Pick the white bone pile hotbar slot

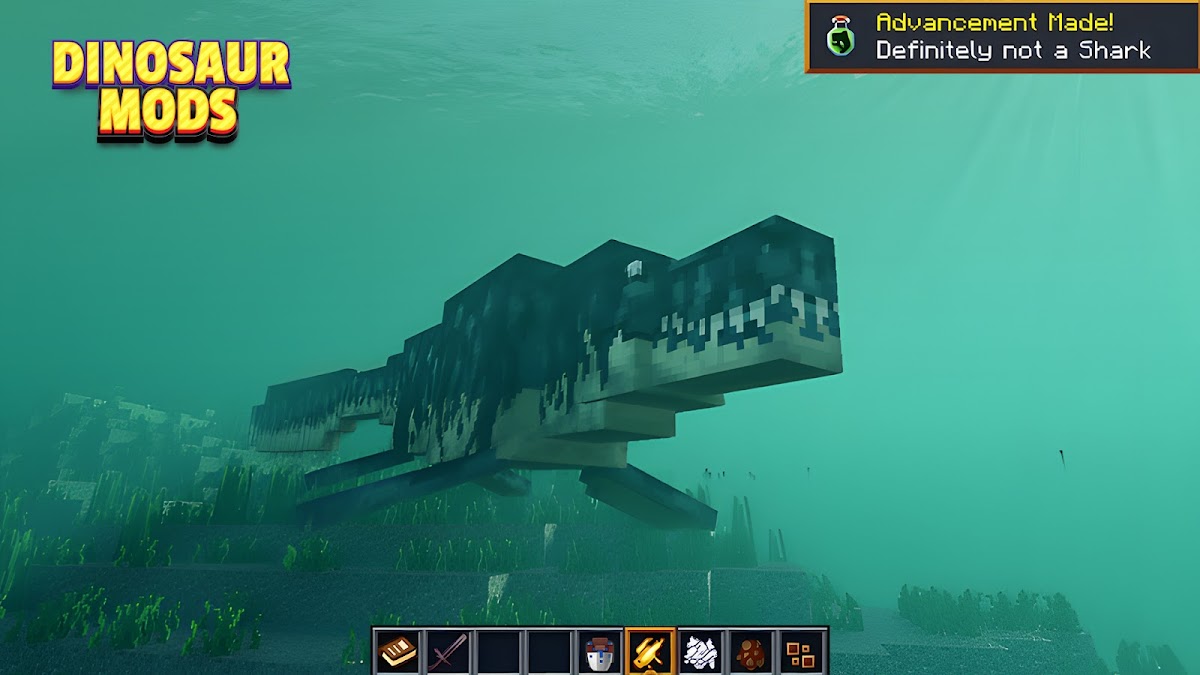[x=700, y=653]
